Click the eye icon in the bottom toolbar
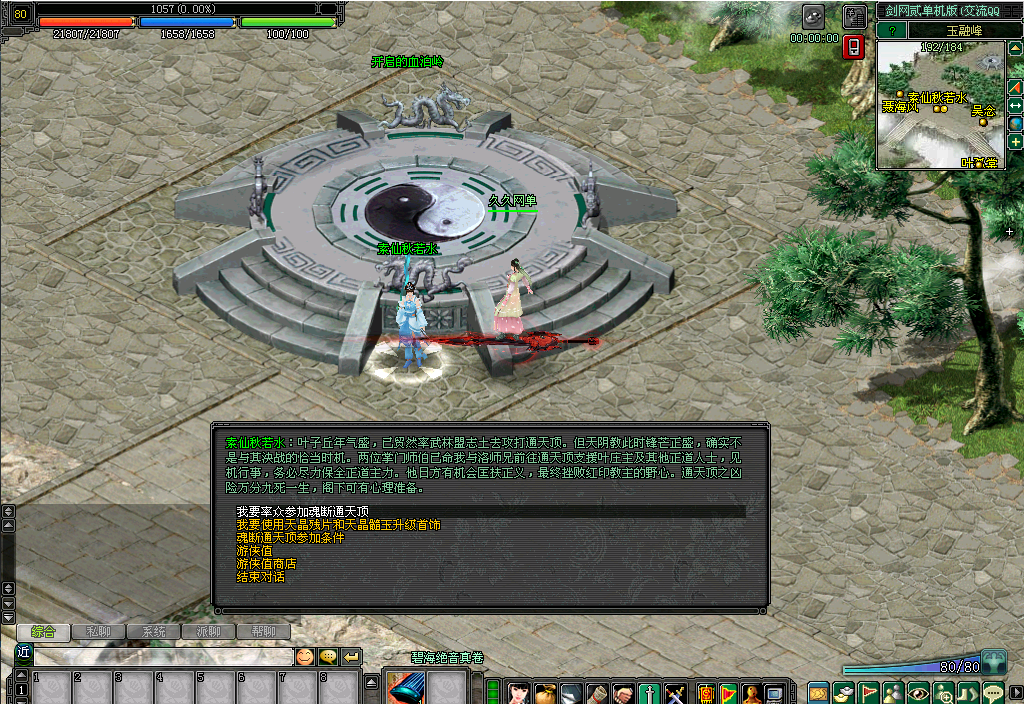This screenshot has height=704, width=1024. (x=919, y=692)
